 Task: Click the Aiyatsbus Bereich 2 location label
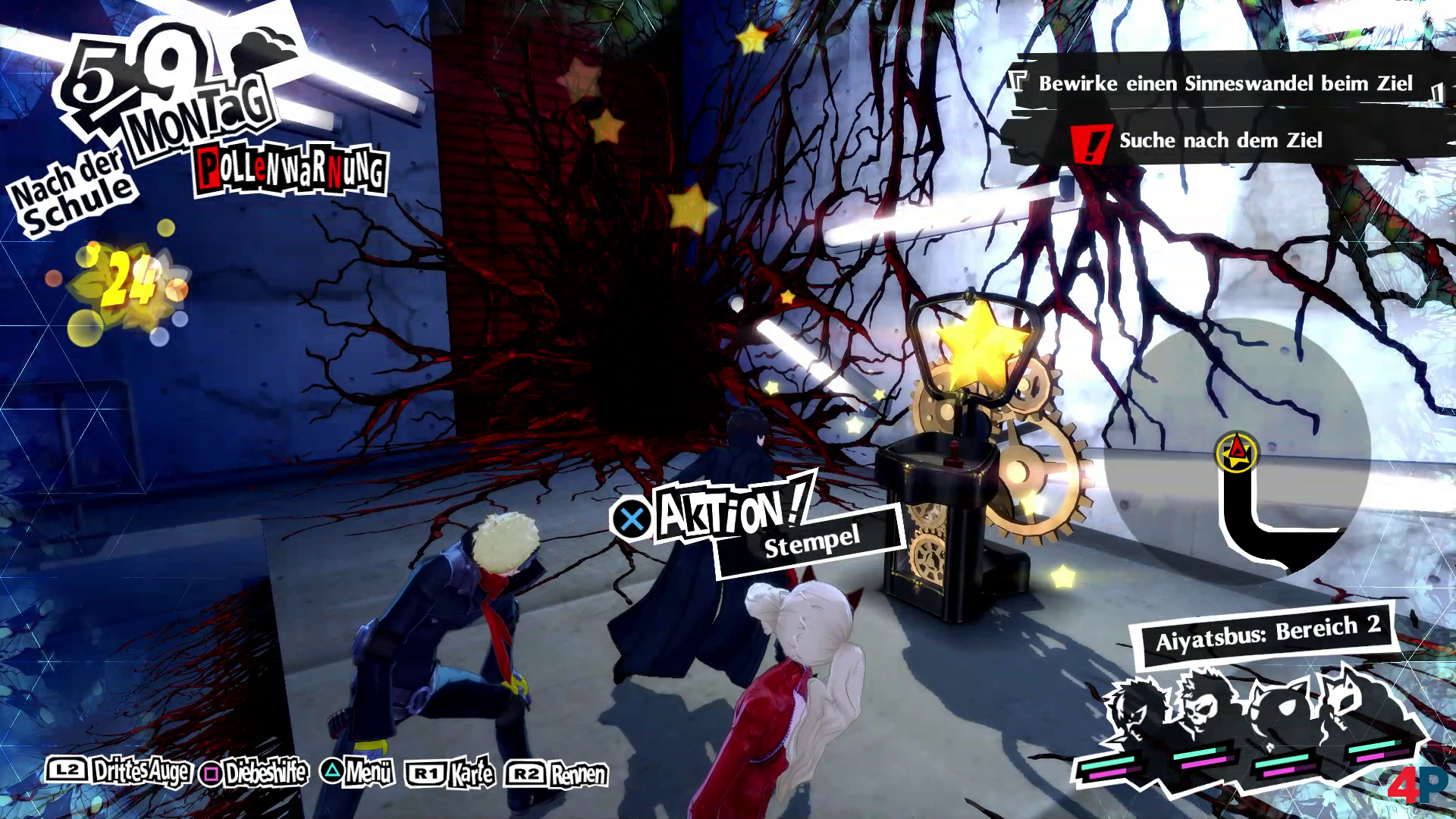[x=1266, y=634]
